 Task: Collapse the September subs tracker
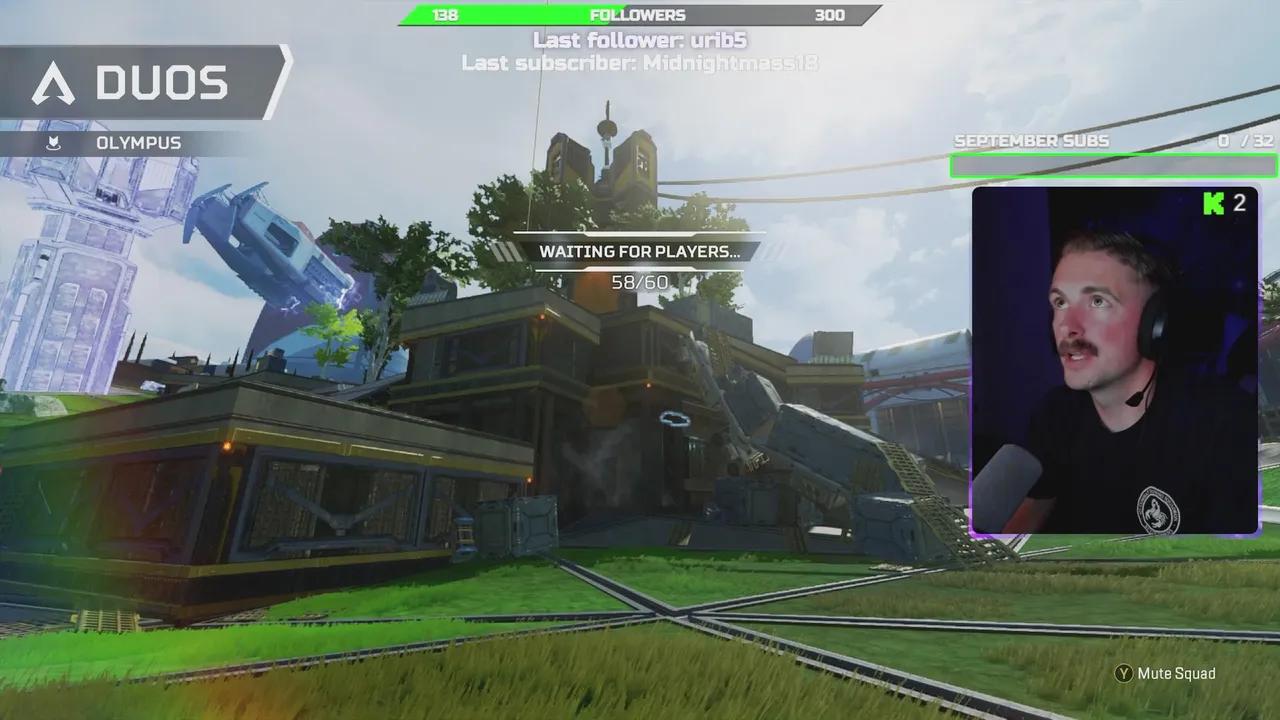pos(1113,165)
